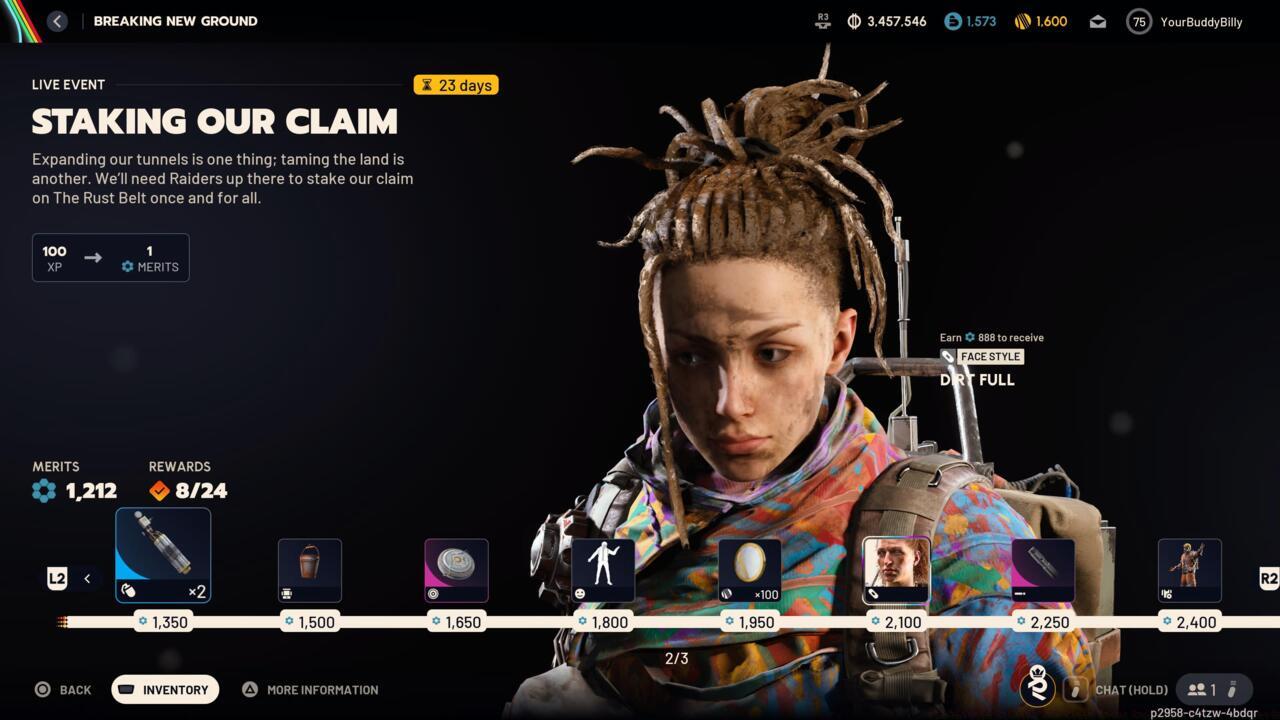Click the party members icon showing 1
The height and width of the screenshot is (720, 1280).
tap(1198, 689)
